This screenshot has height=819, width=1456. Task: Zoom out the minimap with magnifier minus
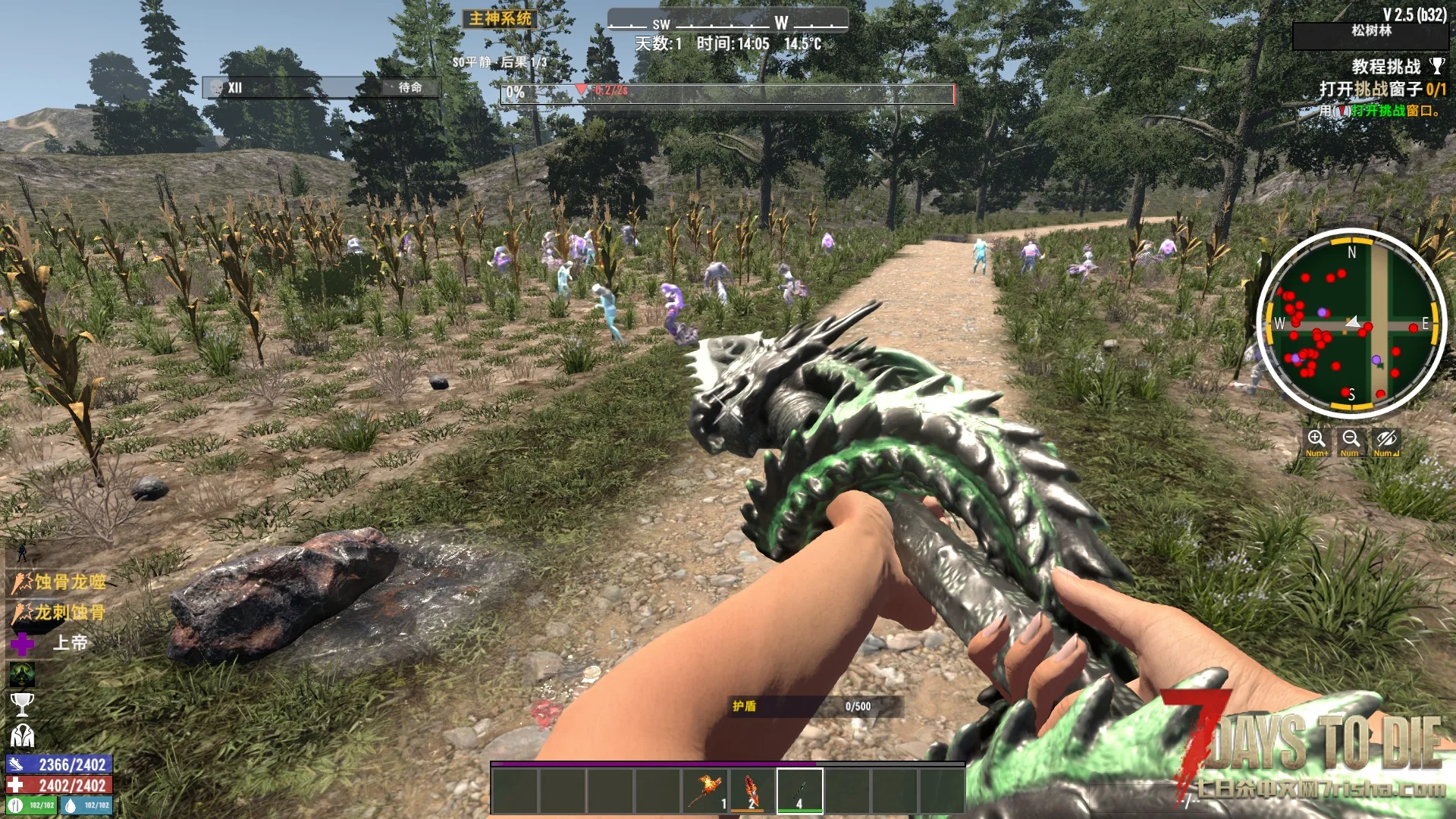click(1351, 441)
